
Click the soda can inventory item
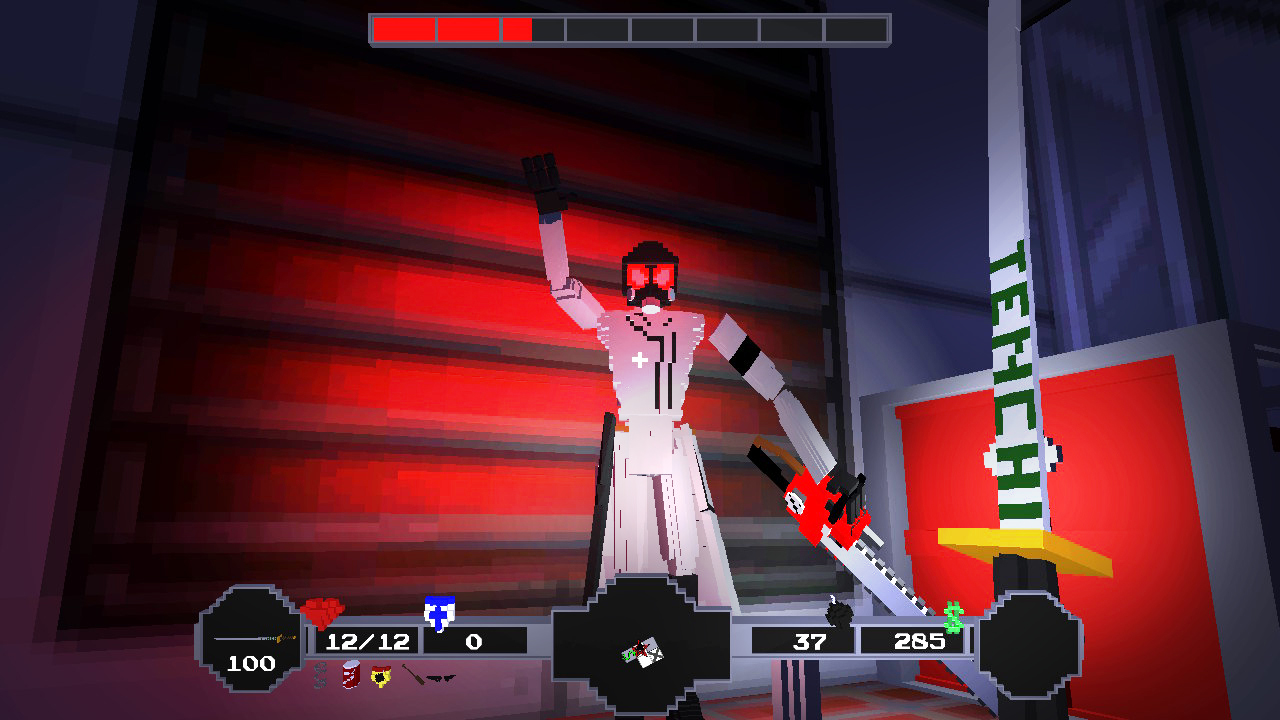click(350, 674)
